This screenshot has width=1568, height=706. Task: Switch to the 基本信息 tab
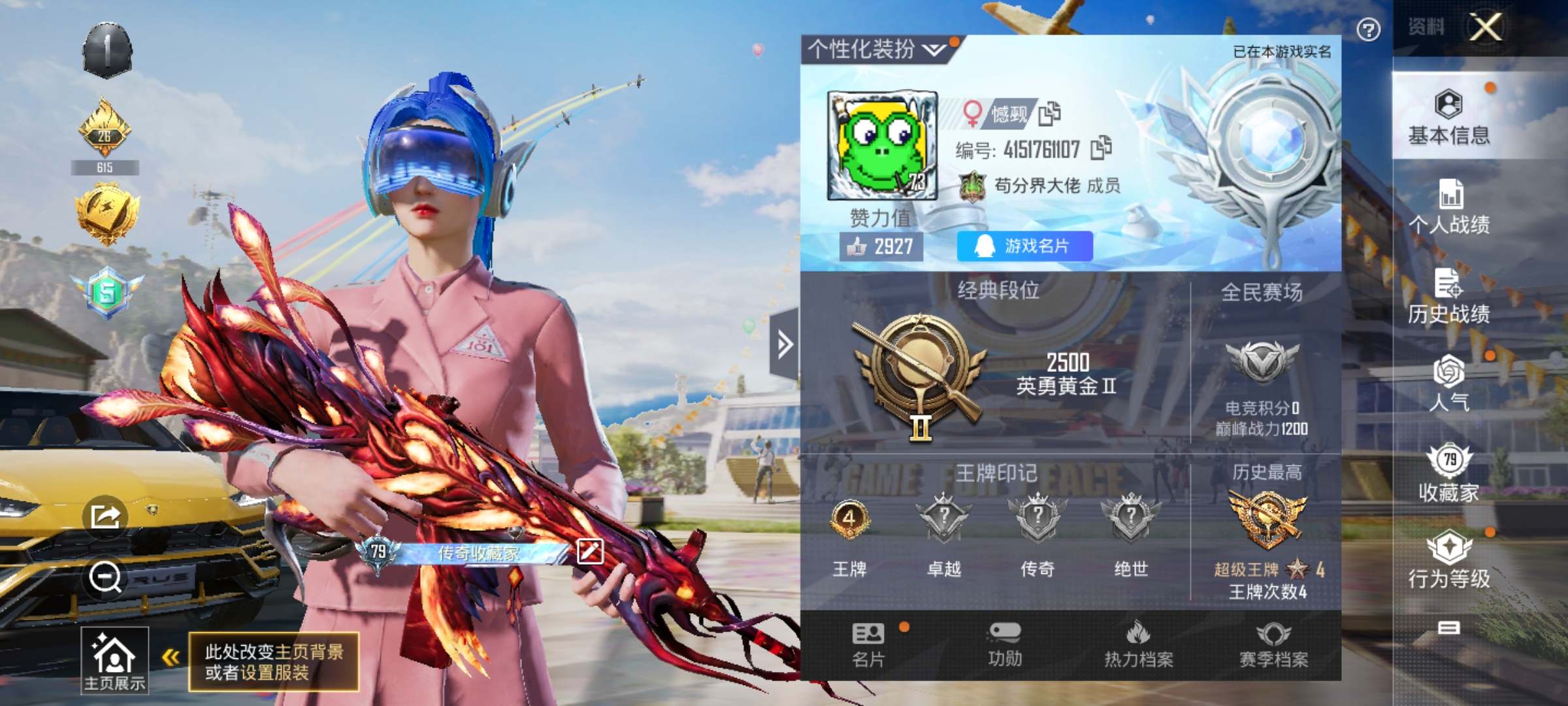pyautogui.click(x=1448, y=118)
